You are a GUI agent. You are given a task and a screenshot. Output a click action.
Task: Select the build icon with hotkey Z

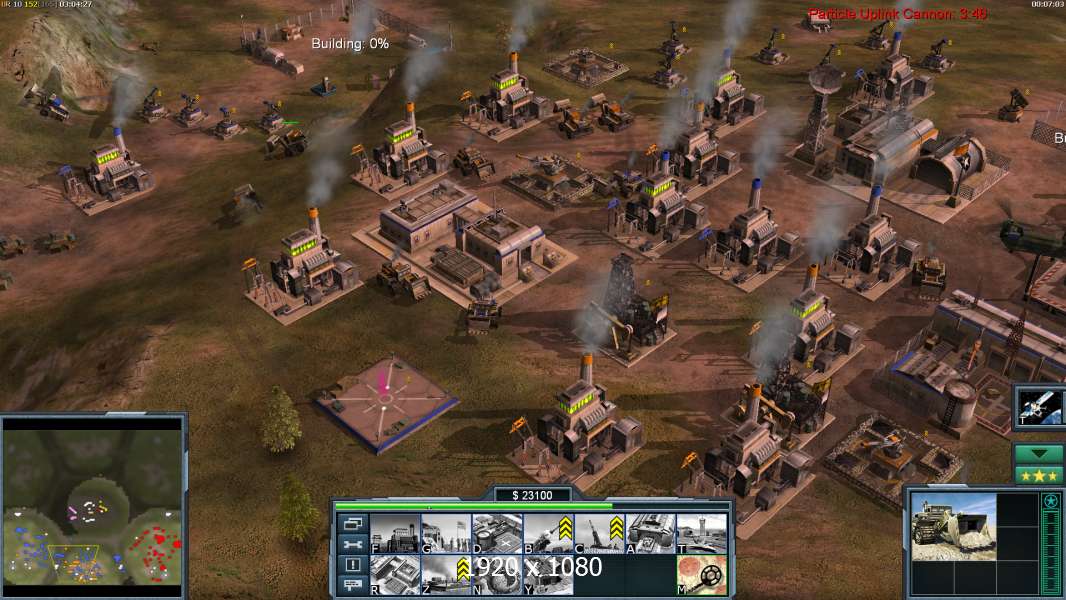point(446,575)
